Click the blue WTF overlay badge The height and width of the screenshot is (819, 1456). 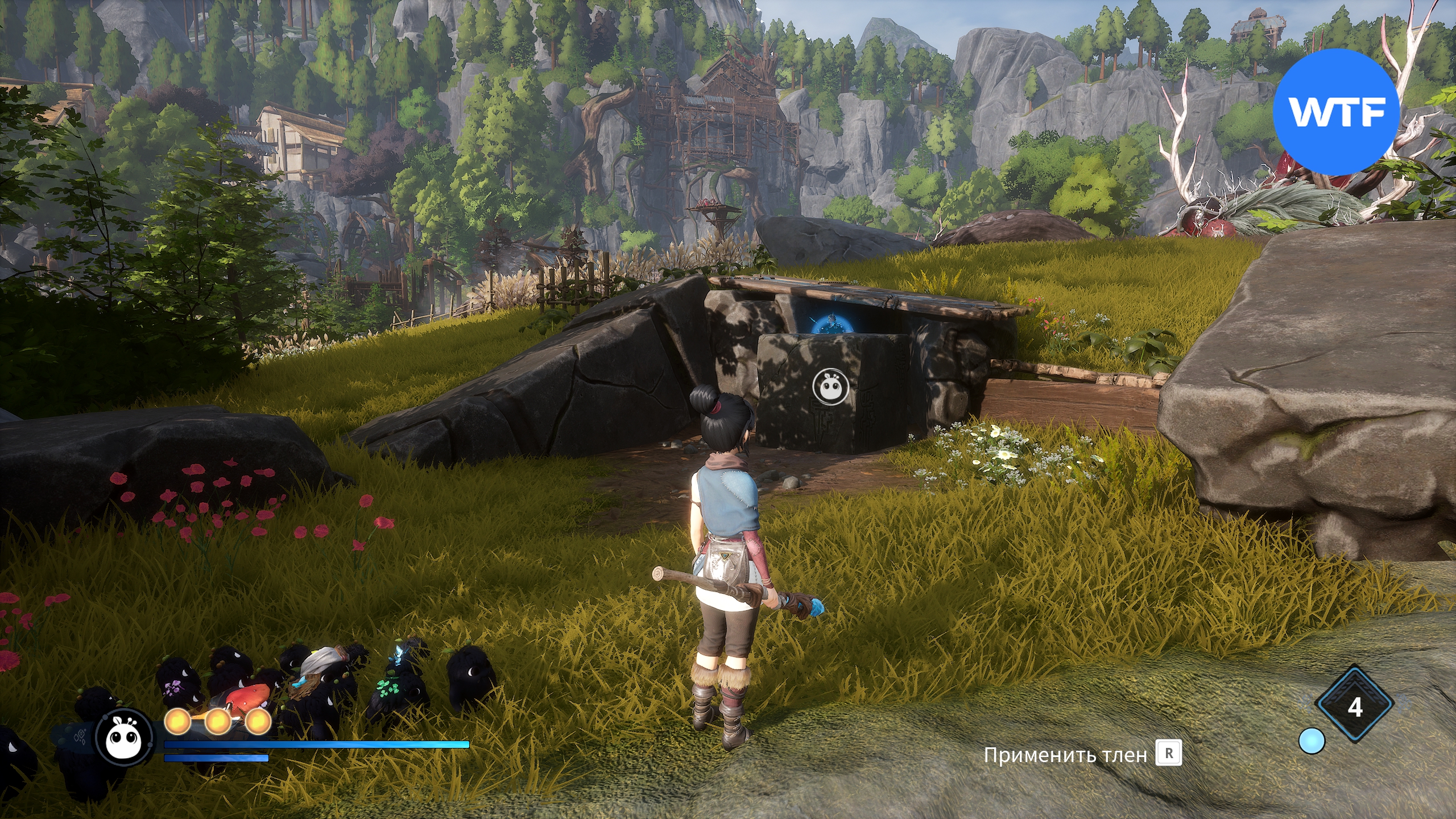pos(1335,112)
